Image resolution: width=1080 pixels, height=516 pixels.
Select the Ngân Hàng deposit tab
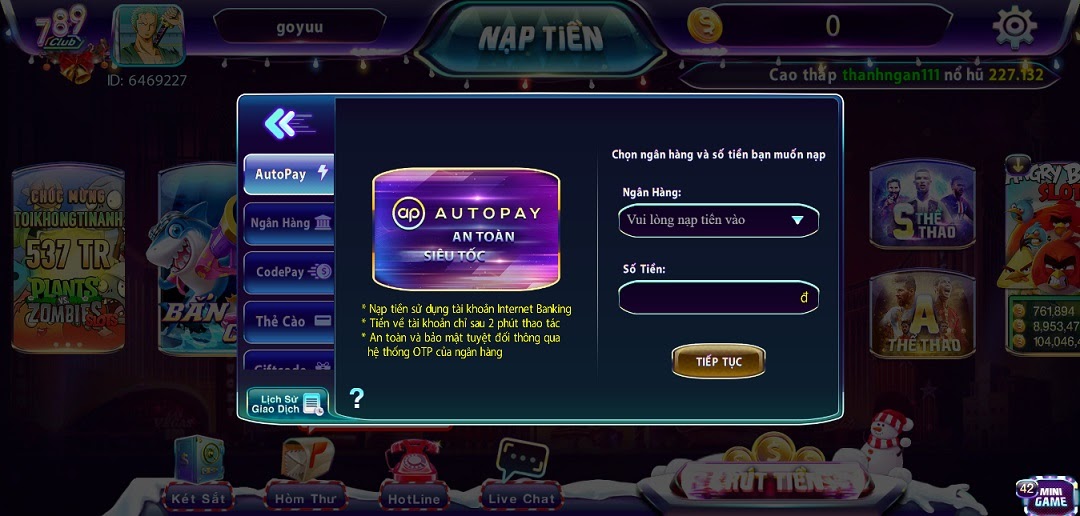[x=289, y=223]
